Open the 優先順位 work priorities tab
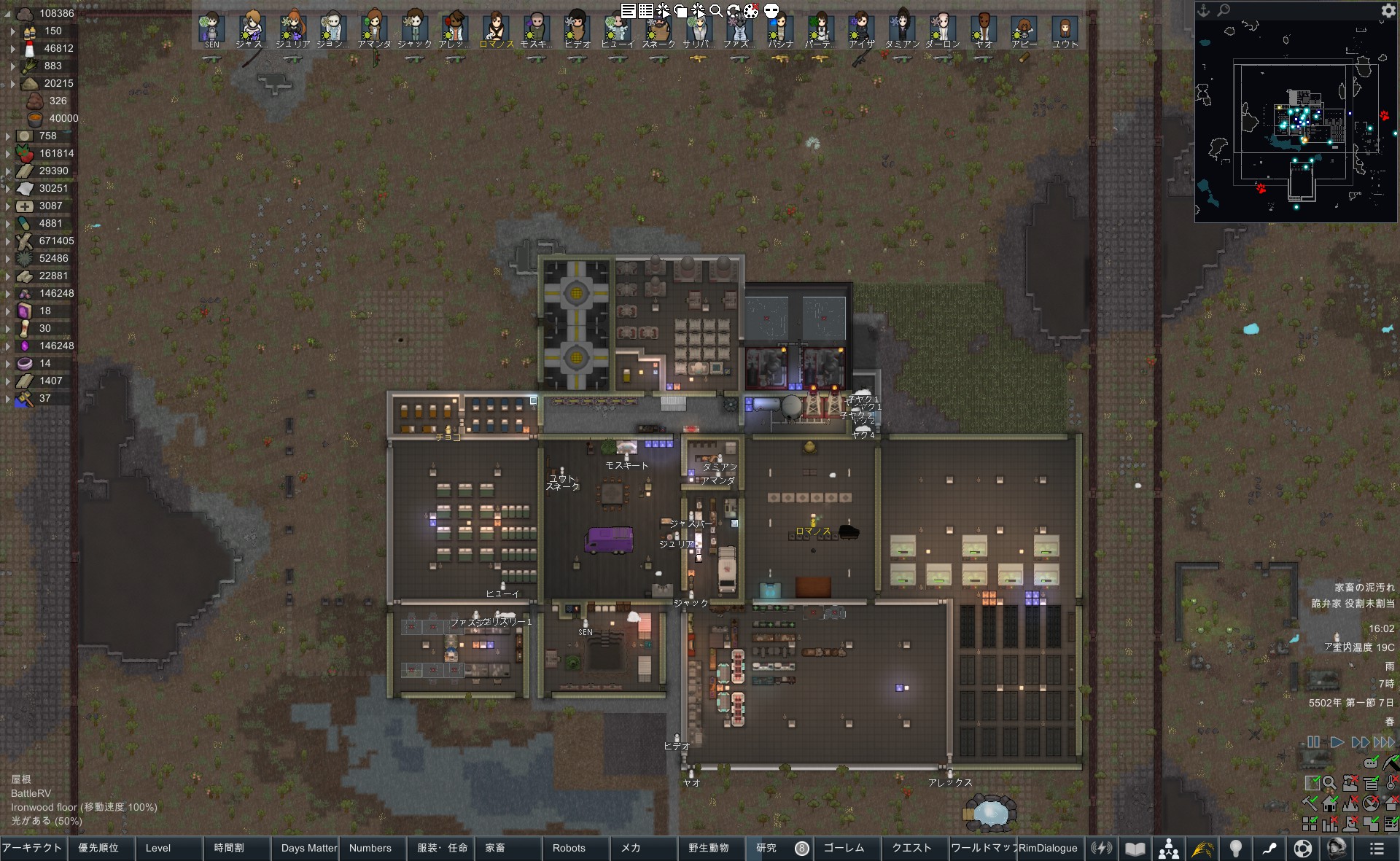The height and width of the screenshot is (861, 1400). (98, 848)
